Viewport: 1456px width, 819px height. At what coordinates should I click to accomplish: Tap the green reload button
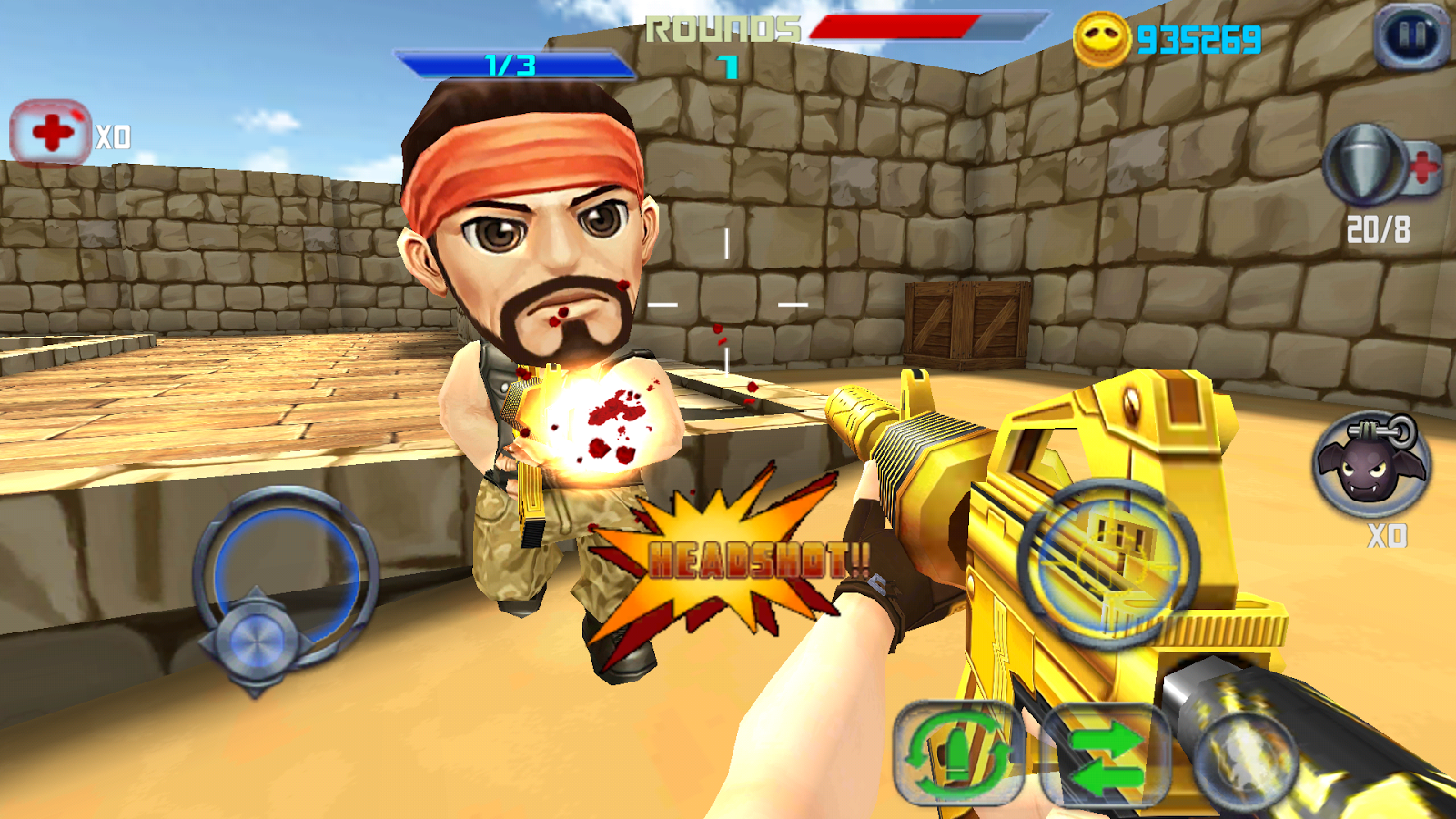tap(957, 753)
